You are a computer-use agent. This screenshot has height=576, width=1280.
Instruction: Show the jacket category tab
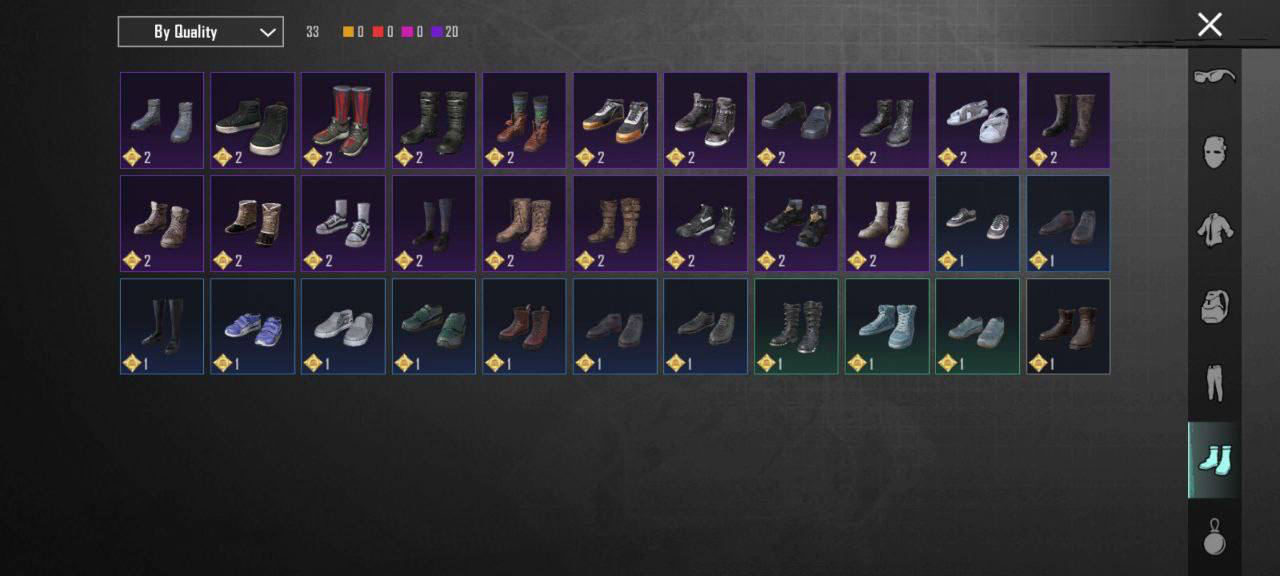(x=1214, y=230)
